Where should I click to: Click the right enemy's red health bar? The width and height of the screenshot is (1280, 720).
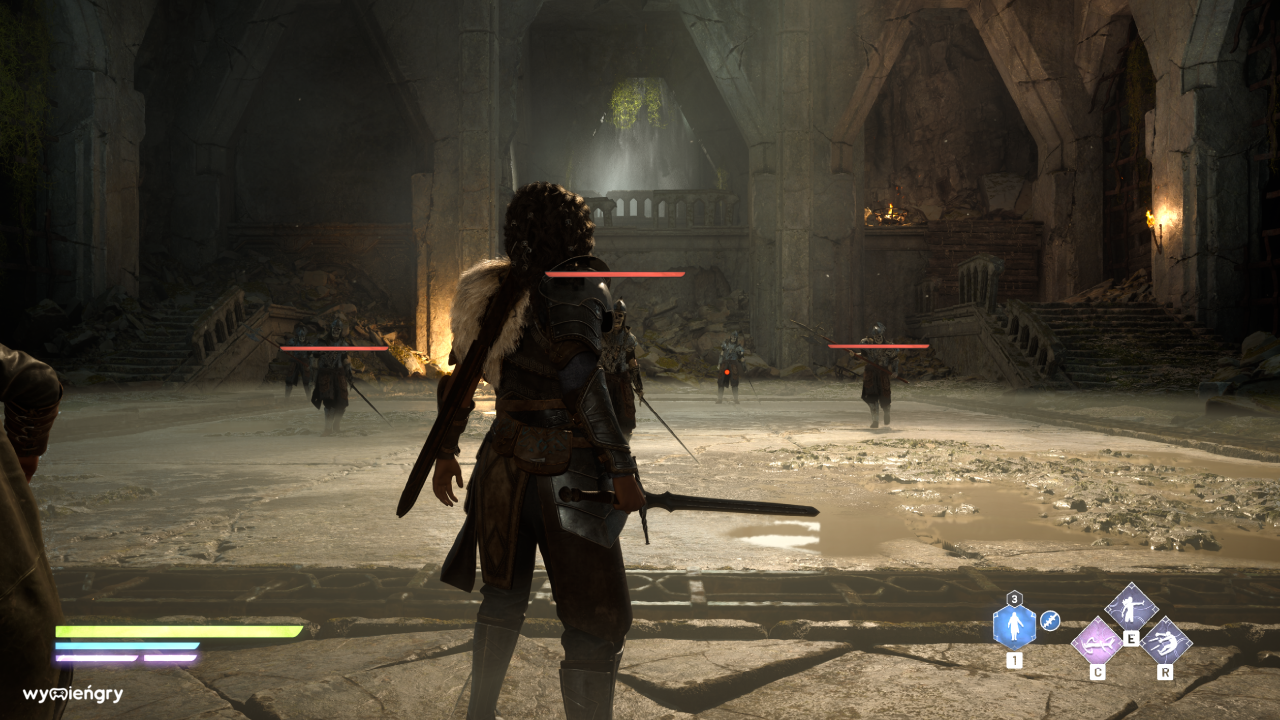tap(877, 344)
